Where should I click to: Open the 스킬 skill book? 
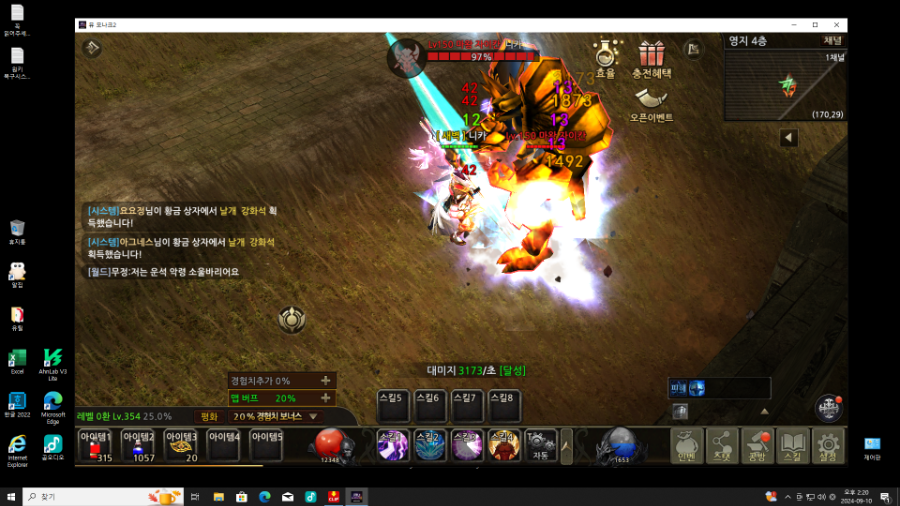click(792, 445)
